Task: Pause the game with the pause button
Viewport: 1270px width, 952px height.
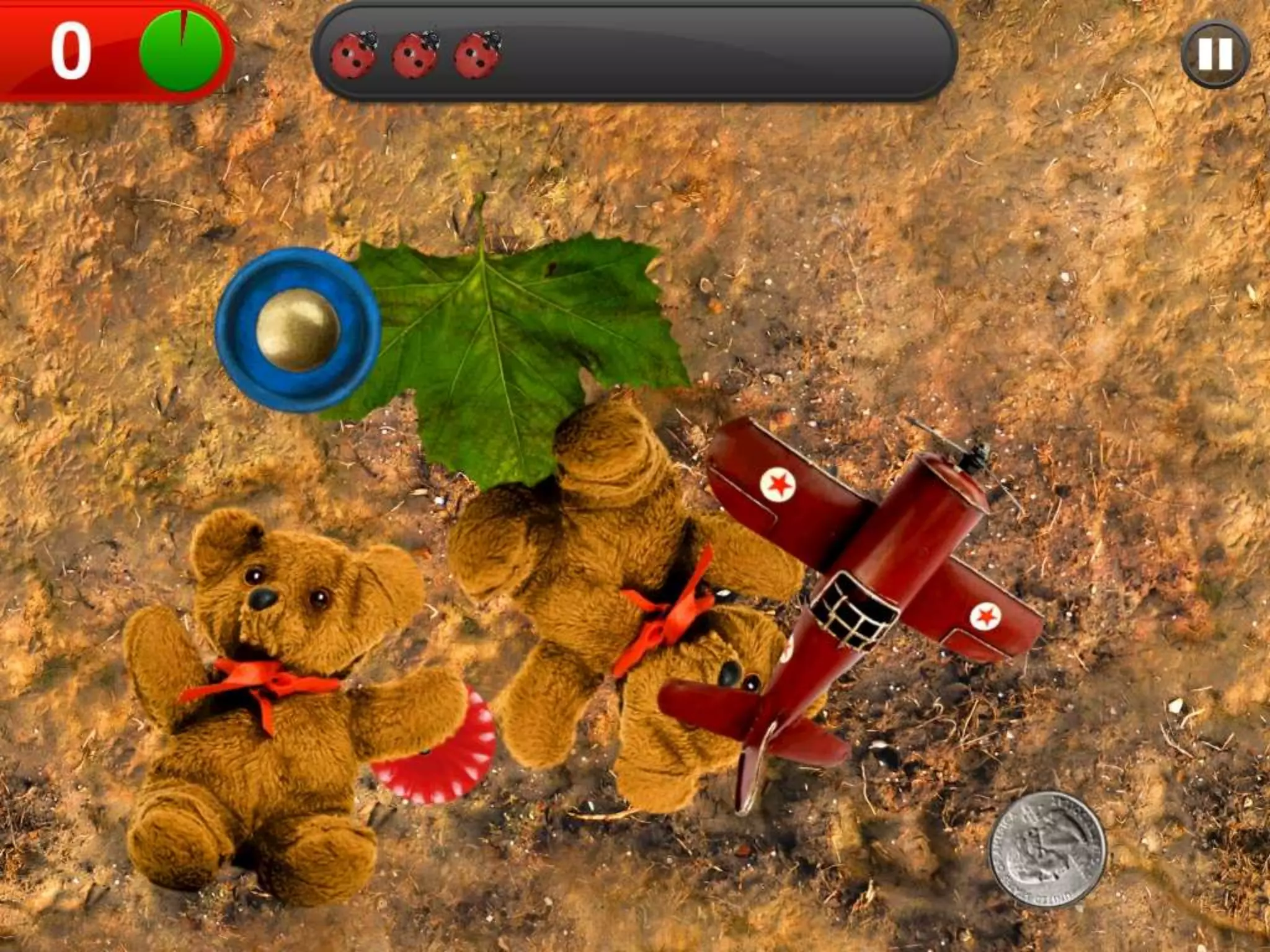Action: click(1214, 55)
